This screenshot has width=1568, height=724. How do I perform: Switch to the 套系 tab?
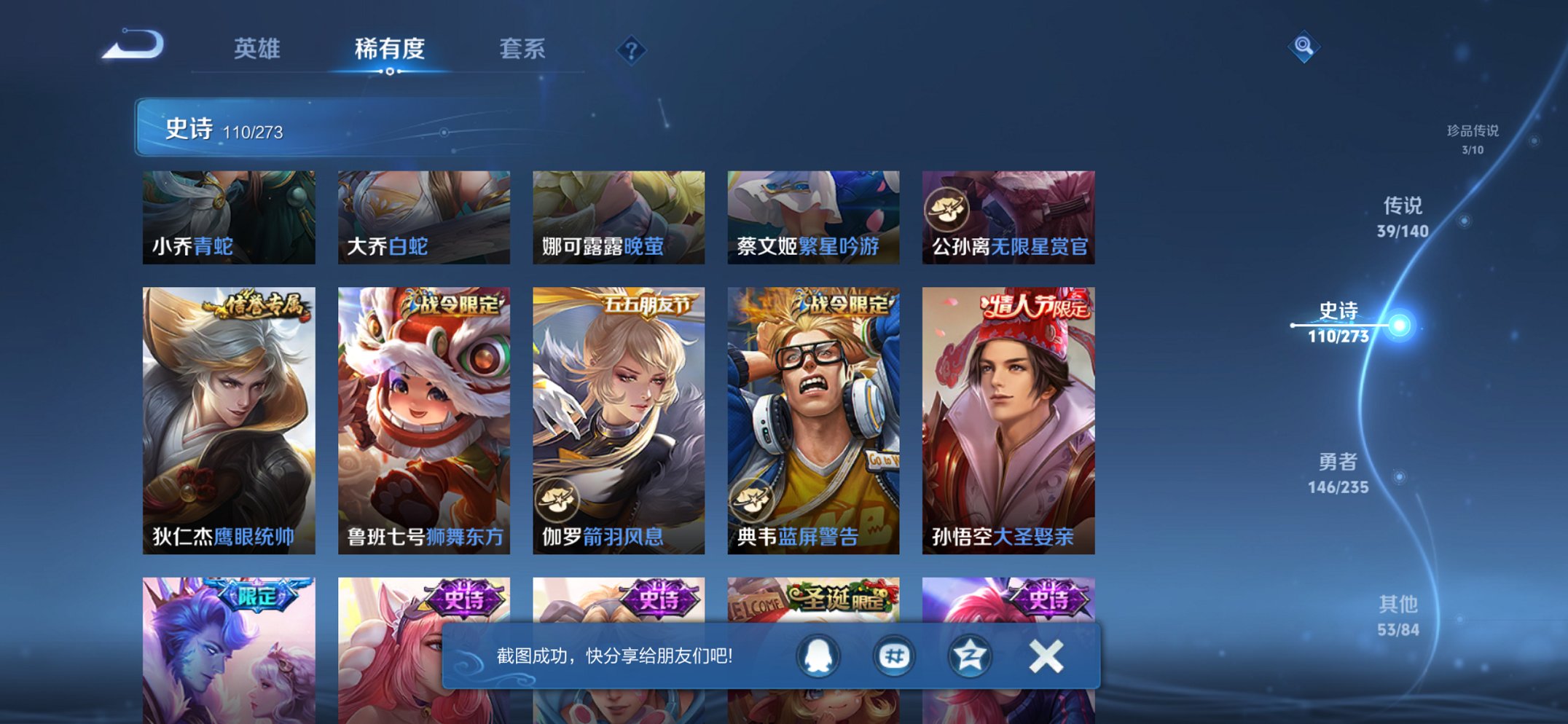tap(523, 50)
